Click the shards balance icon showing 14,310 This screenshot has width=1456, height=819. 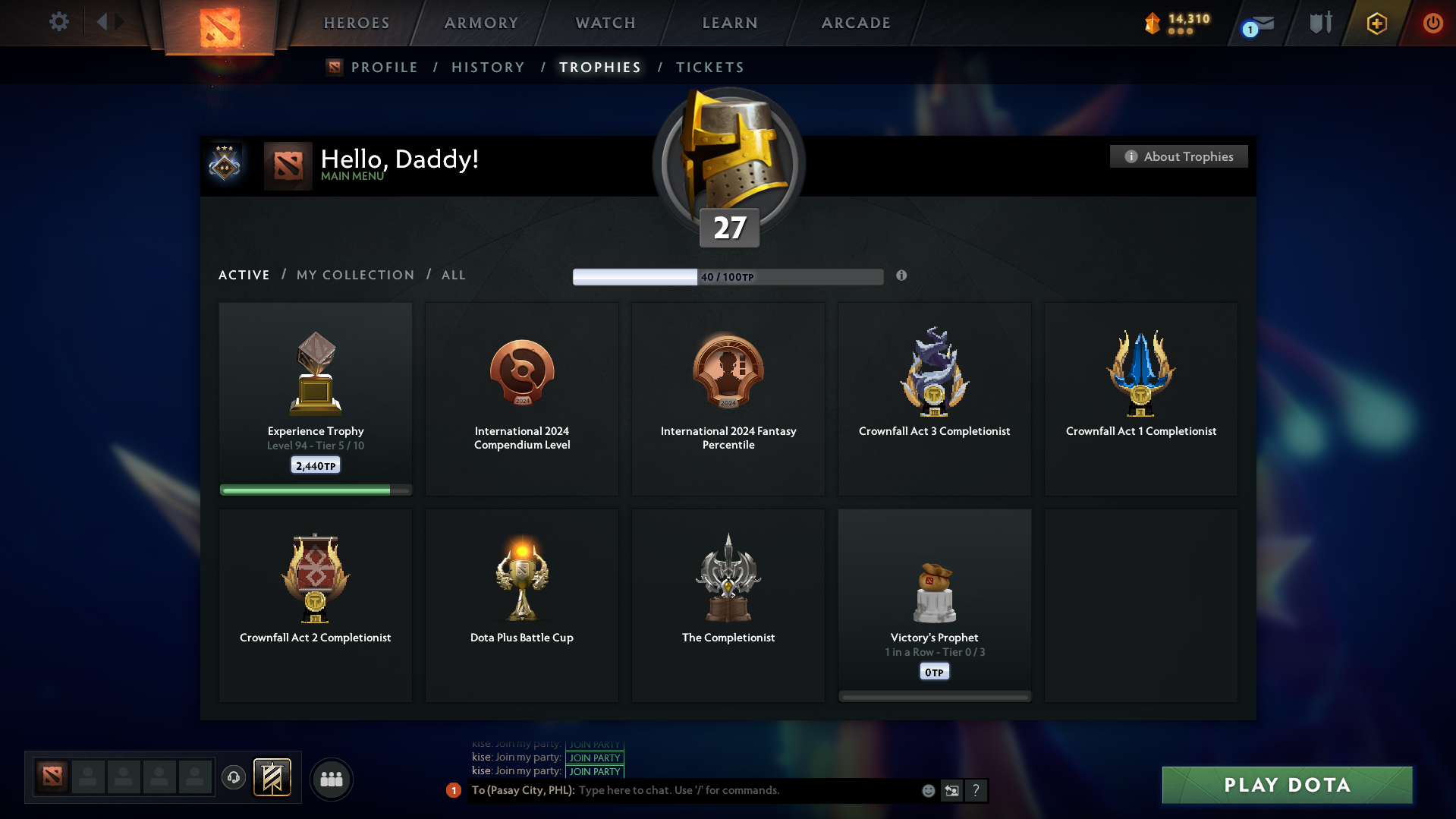(x=1152, y=23)
